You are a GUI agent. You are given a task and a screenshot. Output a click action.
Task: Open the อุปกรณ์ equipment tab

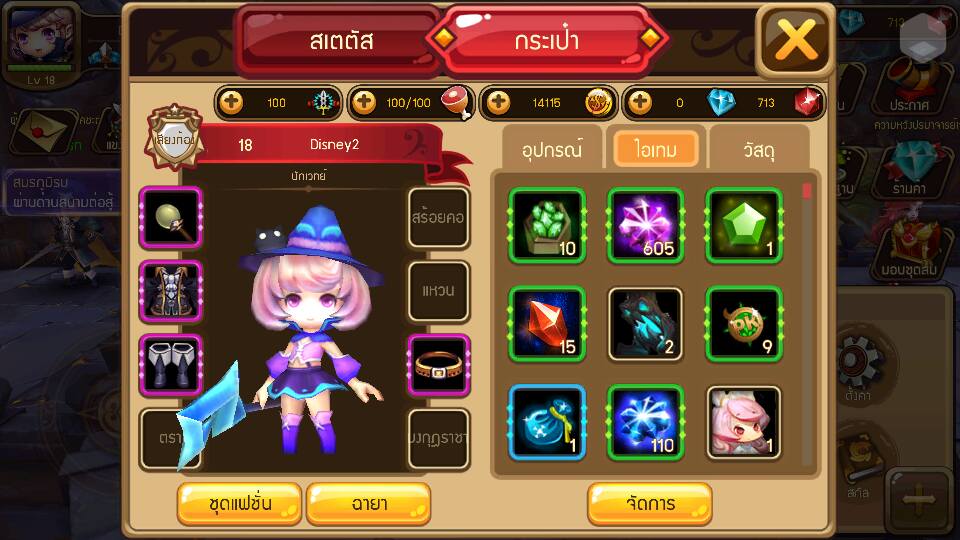552,149
